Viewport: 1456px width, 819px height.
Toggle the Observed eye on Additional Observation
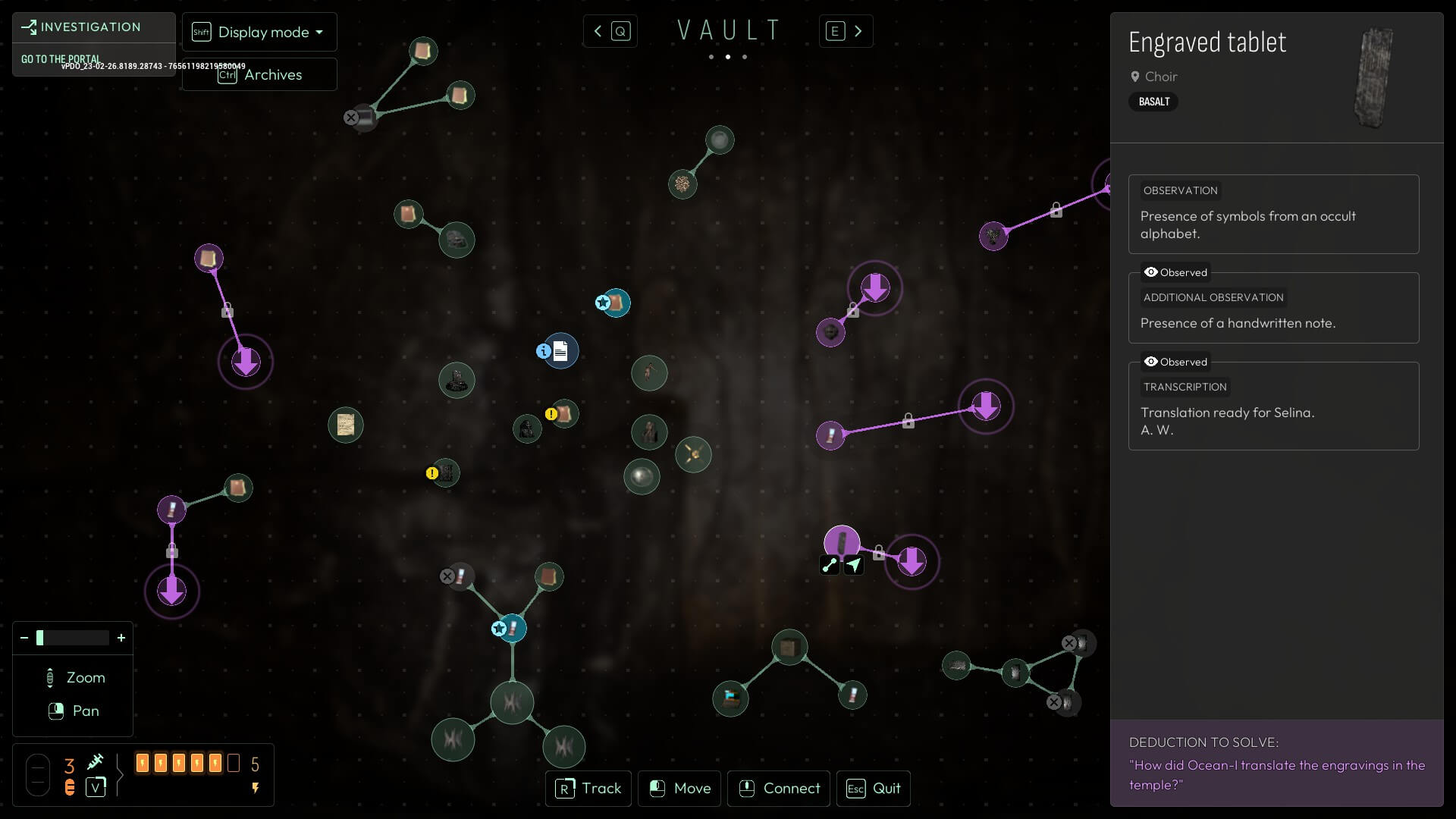[x=1152, y=272]
